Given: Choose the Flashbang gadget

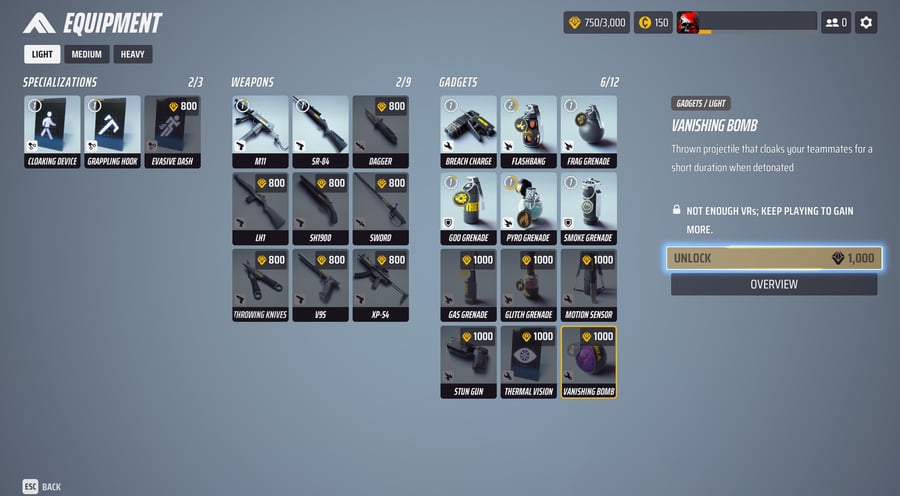Looking at the screenshot, I should tap(528, 131).
